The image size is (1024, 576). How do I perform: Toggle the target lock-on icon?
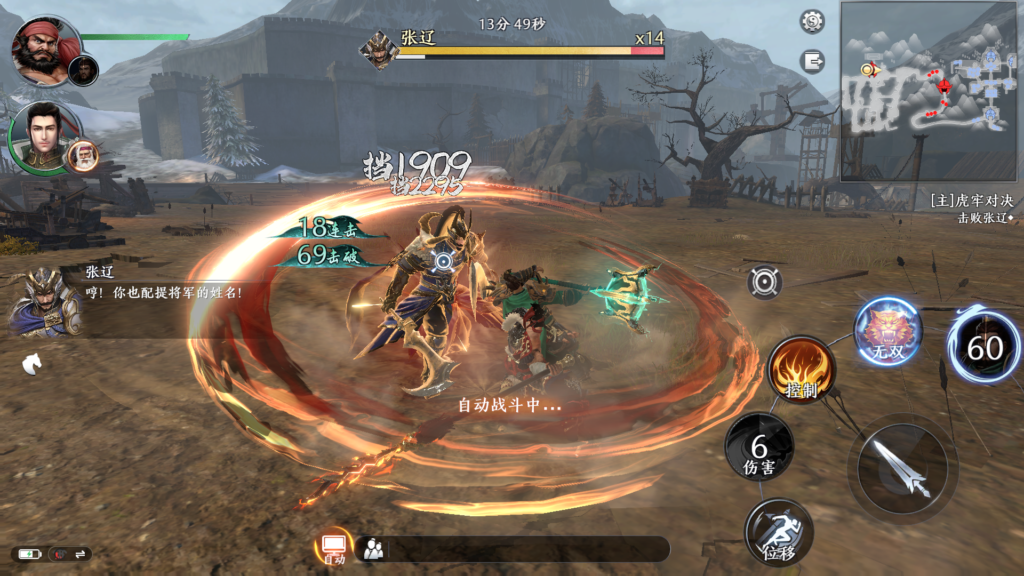(764, 283)
